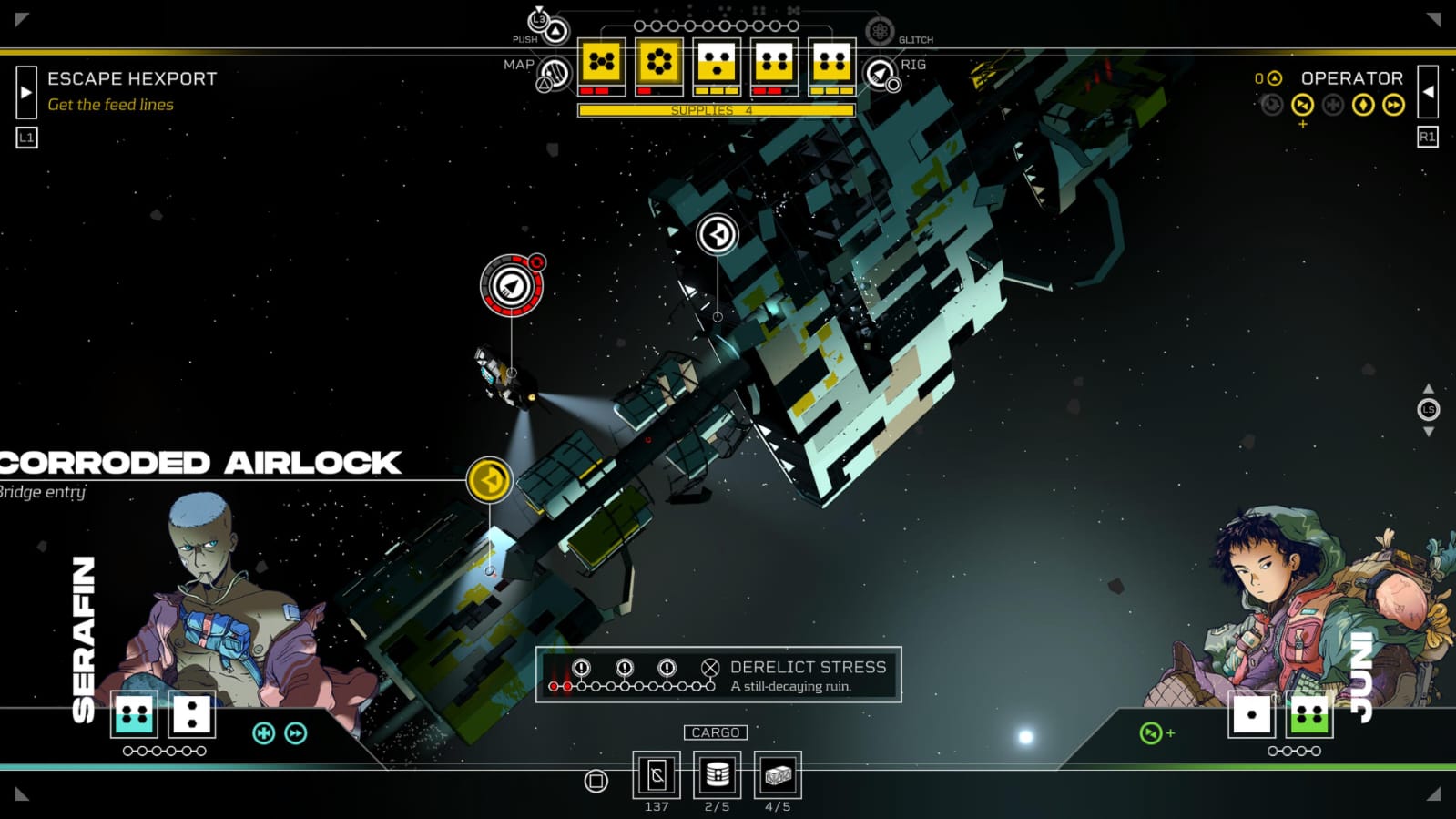Screen dimensions: 1456x819
Task: Select the Operator diamond skill icon
Action: click(x=1363, y=105)
